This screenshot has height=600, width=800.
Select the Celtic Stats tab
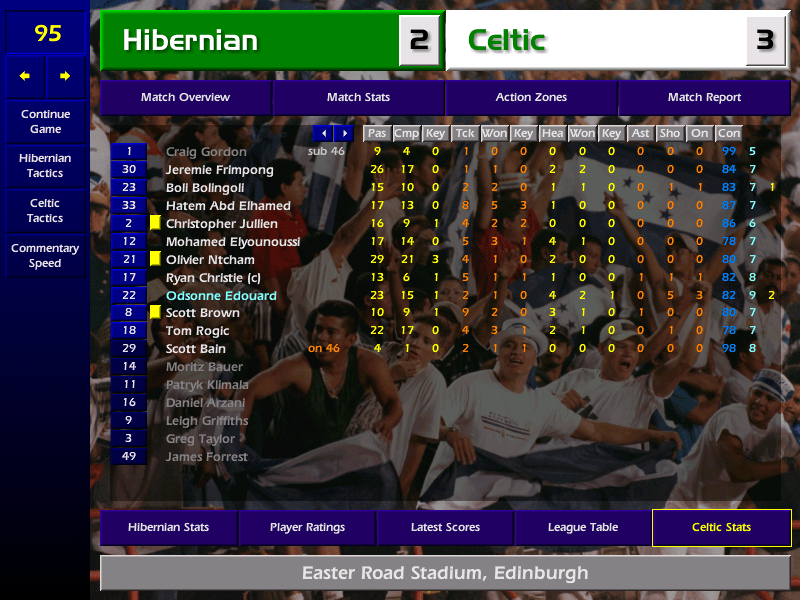pyautogui.click(x=721, y=528)
